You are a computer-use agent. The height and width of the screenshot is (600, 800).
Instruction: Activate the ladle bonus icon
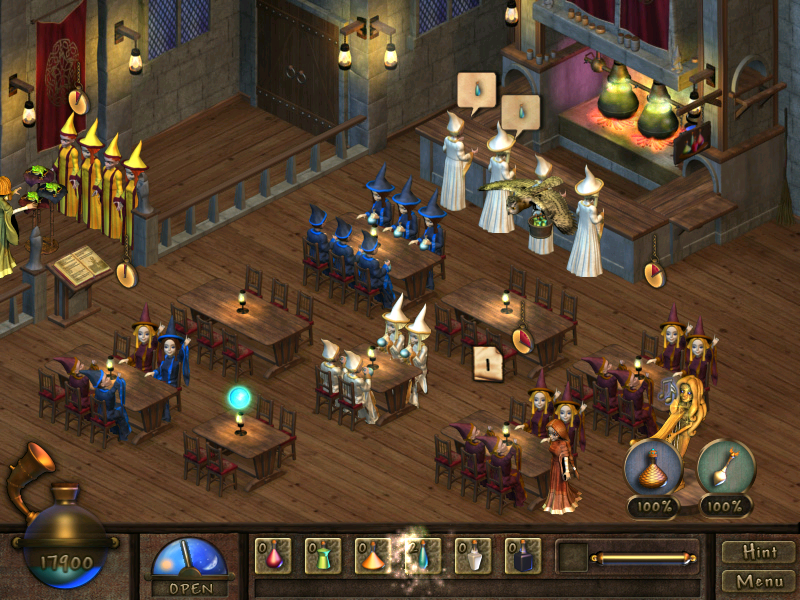(725, 466)
